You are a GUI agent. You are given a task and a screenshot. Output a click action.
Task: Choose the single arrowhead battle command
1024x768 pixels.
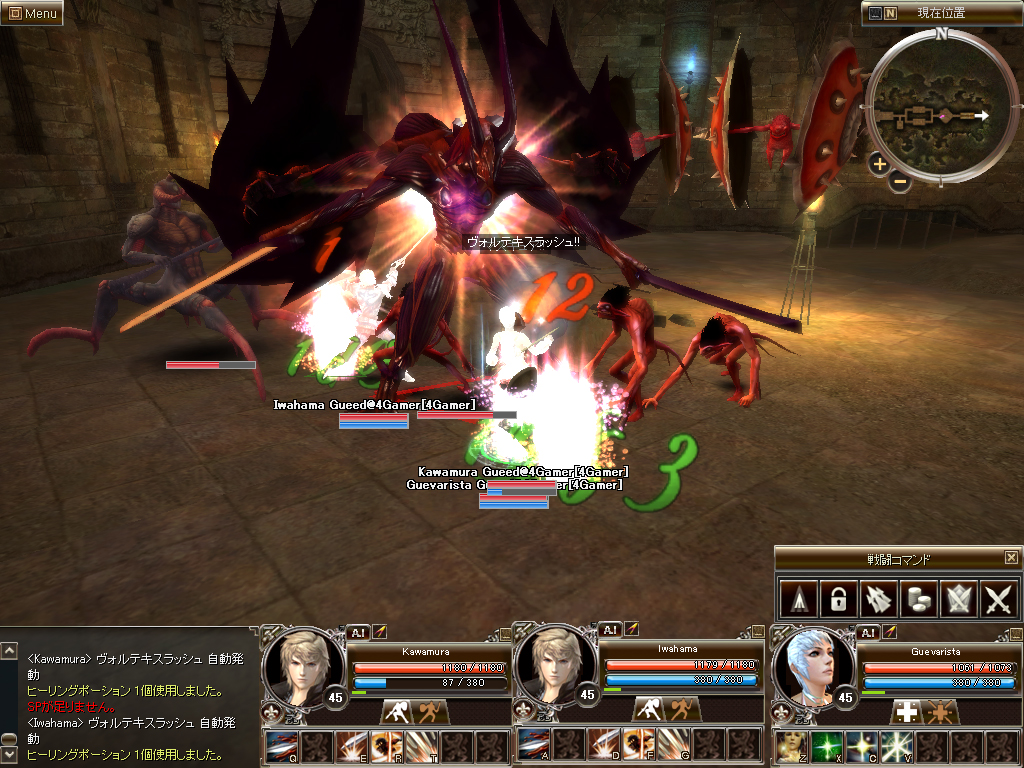tap(796, 599)
